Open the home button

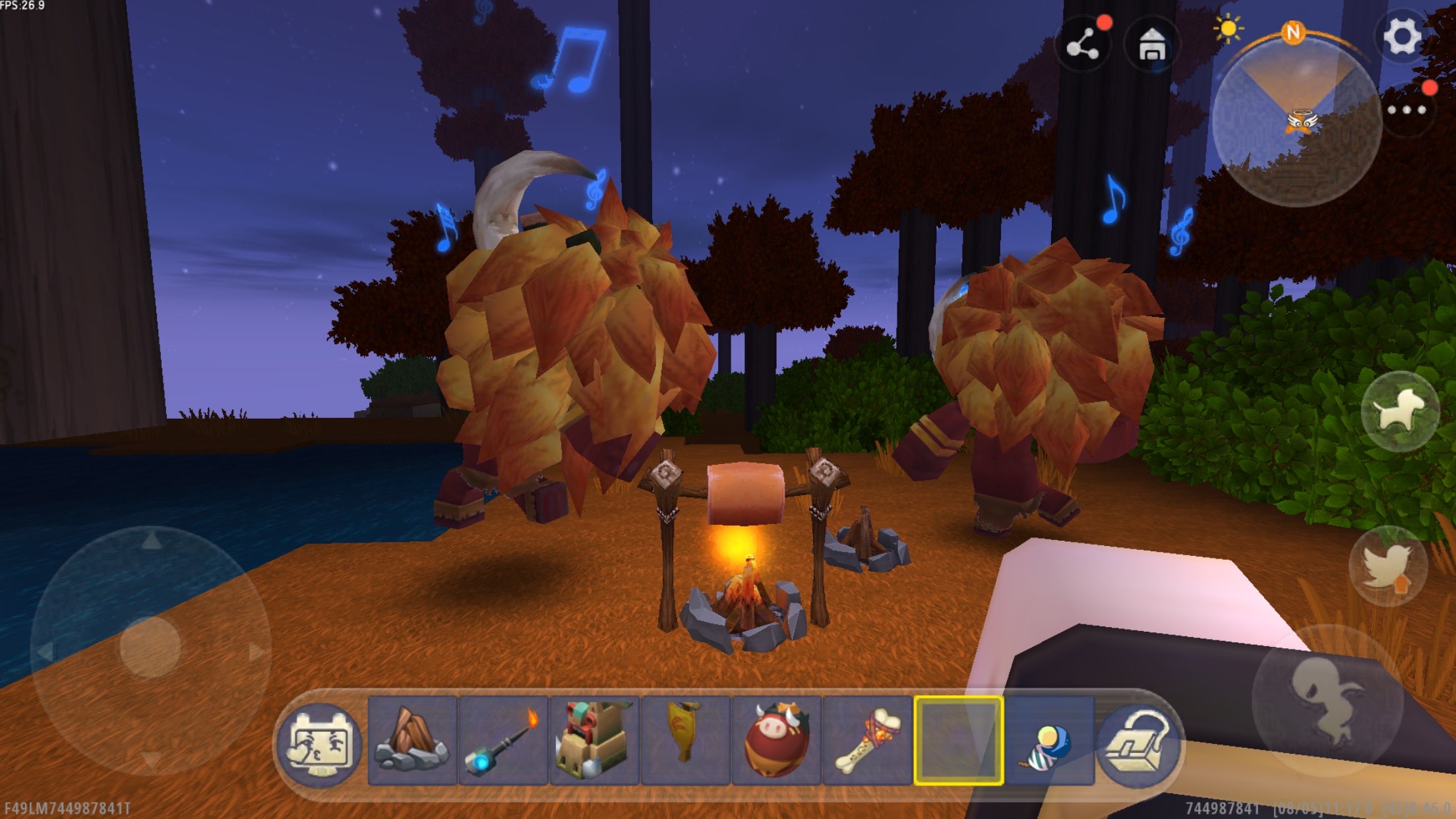(1152, 45)
